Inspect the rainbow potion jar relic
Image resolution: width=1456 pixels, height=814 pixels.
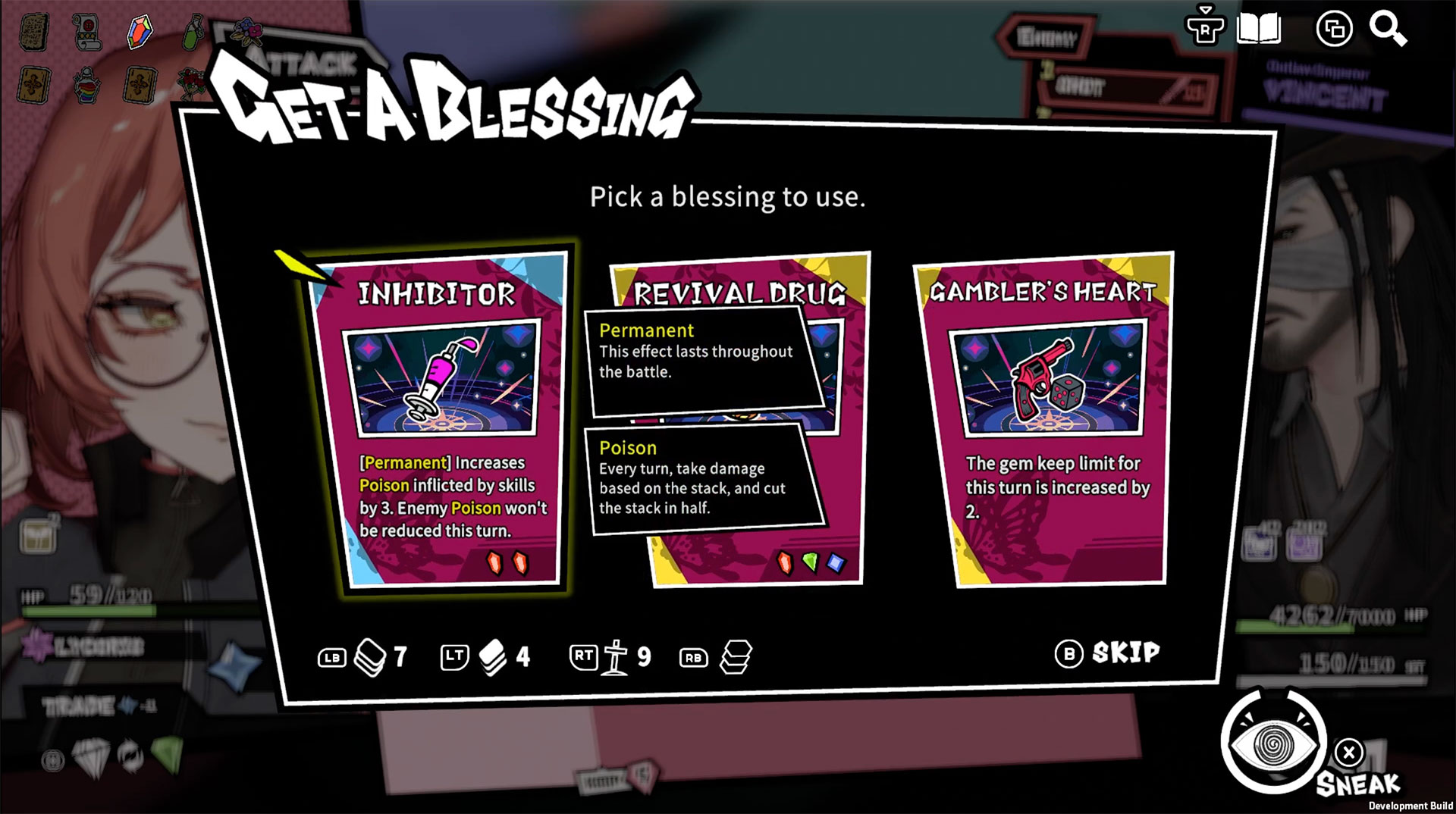[x=87, y=84]
